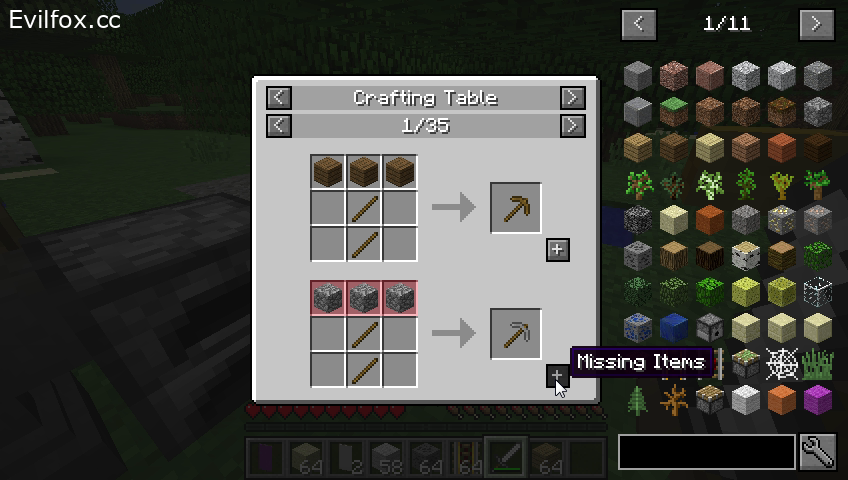Go to next recipe category arrow beside Crafting Table

click(572, 98)
